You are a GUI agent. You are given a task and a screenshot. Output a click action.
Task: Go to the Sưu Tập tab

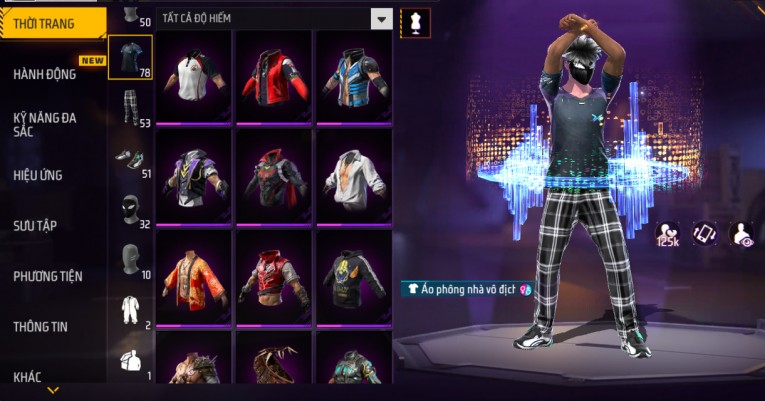[35, 225]
